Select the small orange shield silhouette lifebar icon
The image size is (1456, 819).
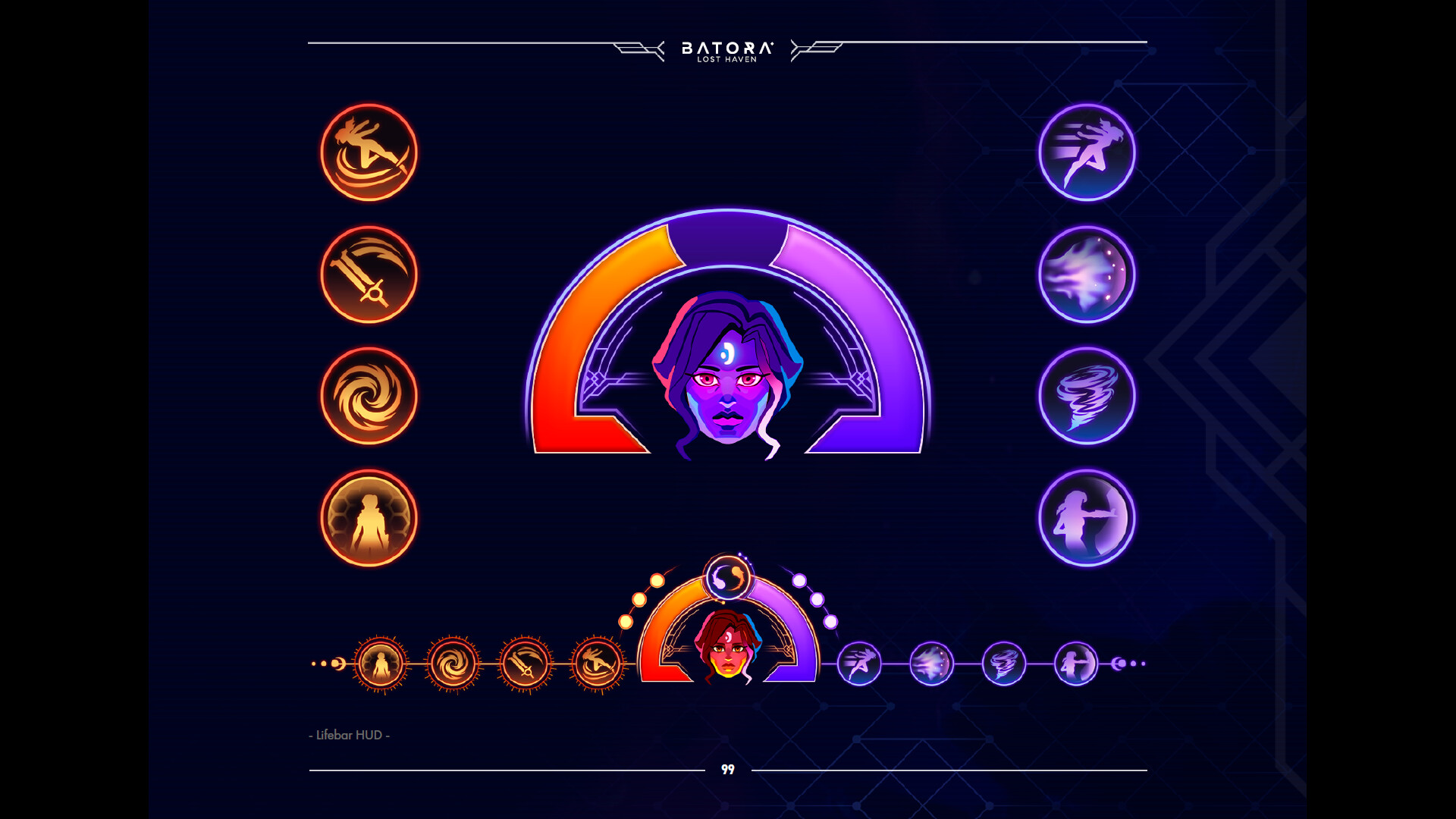point(381,664)
